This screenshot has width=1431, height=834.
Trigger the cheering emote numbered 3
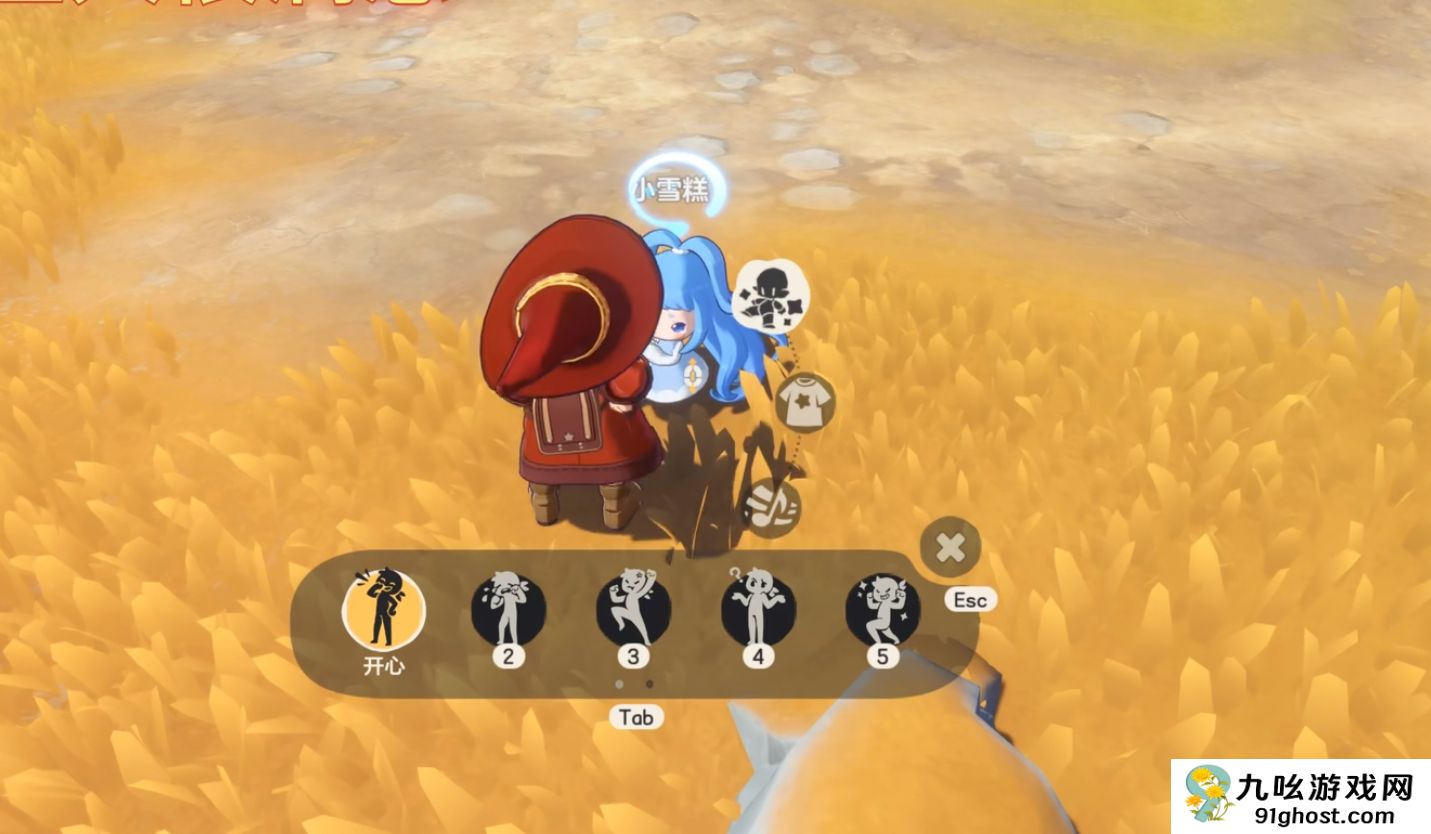coord(633,609)
